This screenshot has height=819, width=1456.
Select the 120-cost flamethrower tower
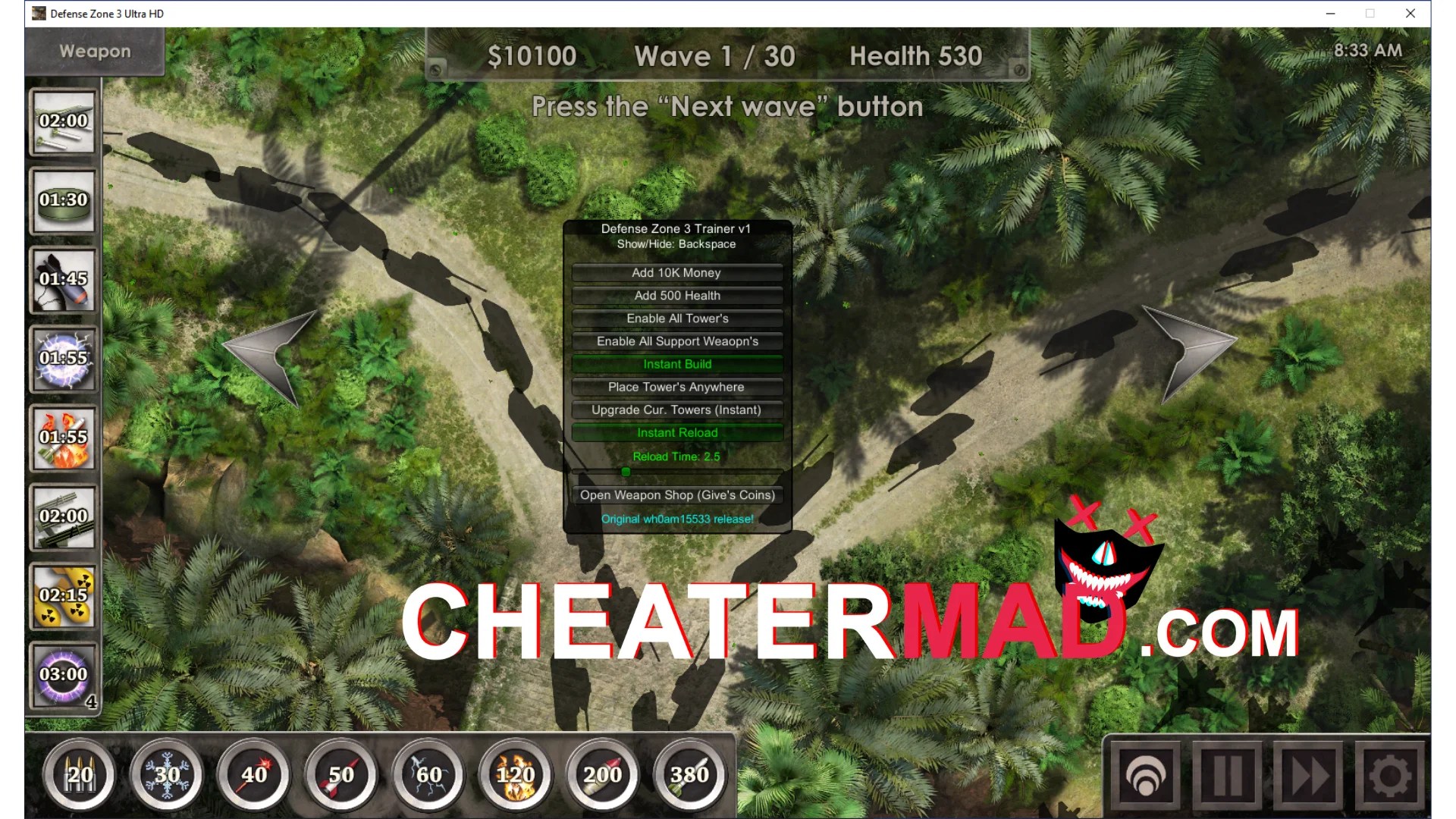pos(515,775)
